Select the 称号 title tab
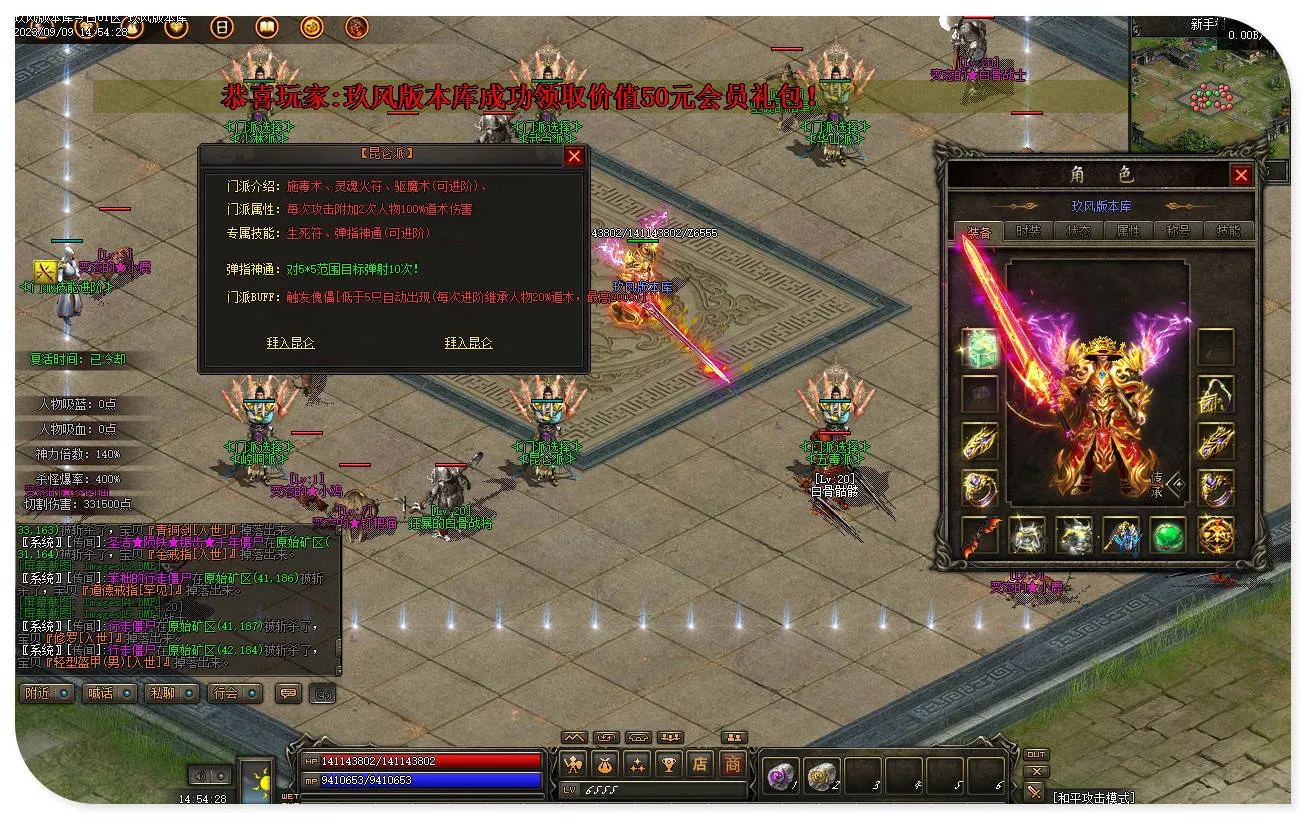 pyautogui.click(x=1178, y=230)
